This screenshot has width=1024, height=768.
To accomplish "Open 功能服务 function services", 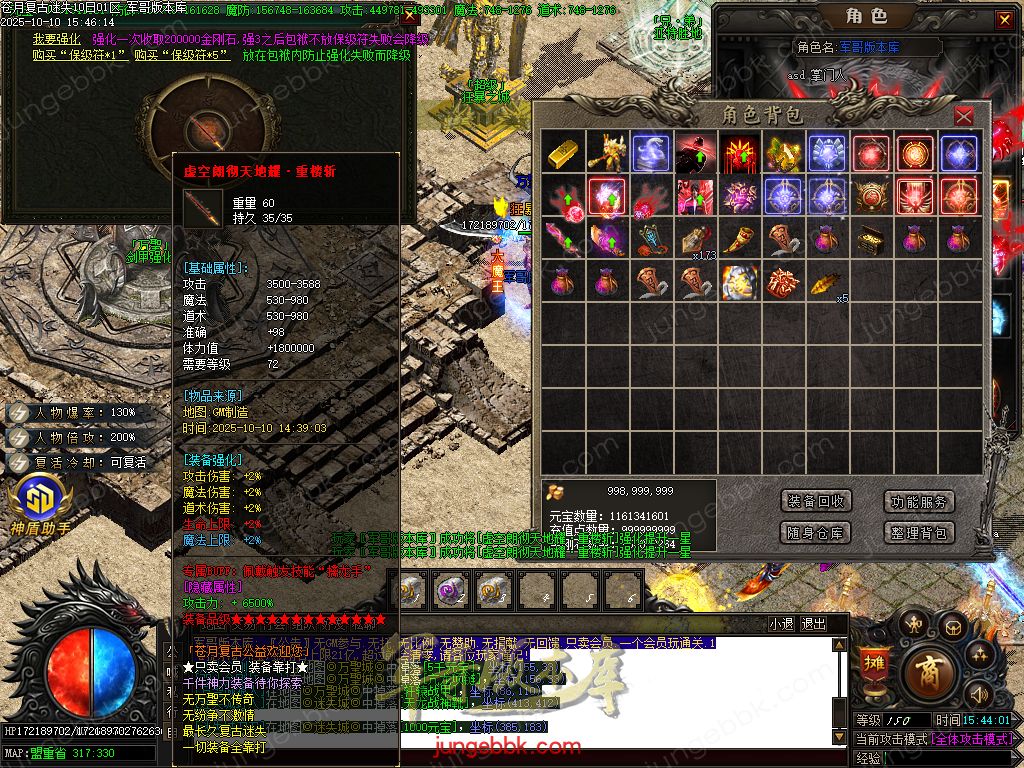I will point(919,502).
